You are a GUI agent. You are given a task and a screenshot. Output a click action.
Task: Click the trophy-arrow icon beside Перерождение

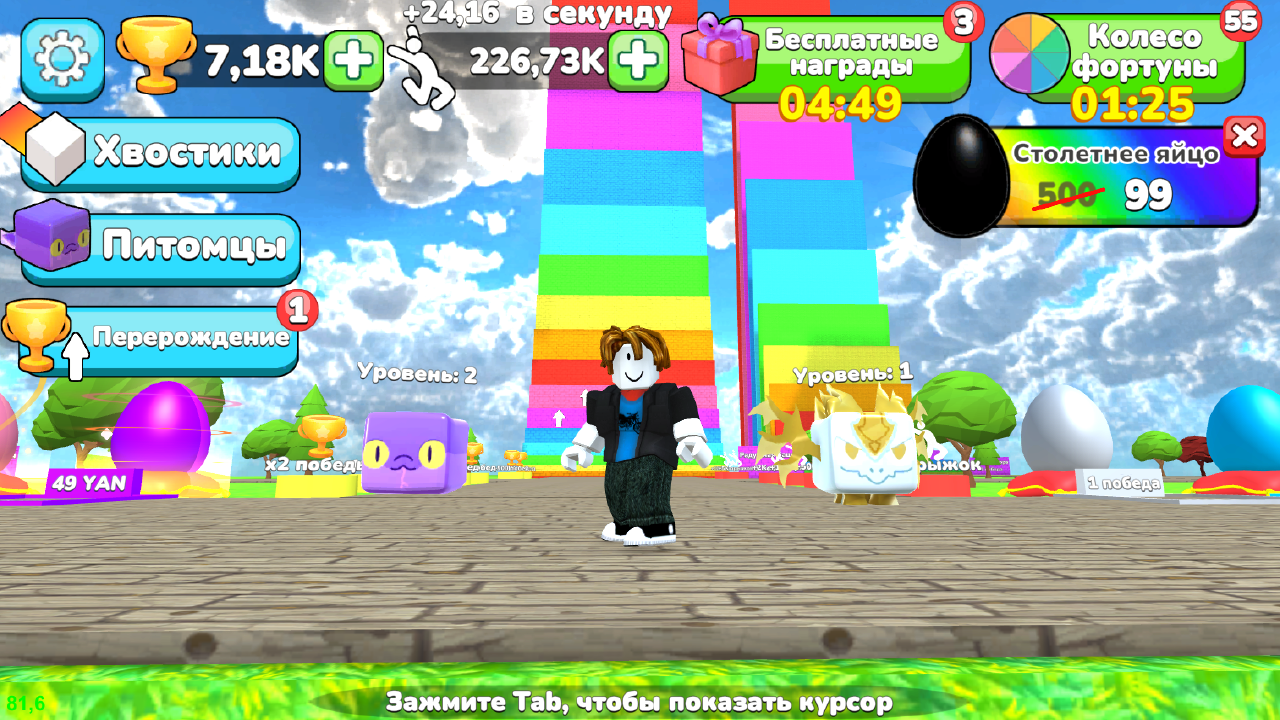click(x=40, y=335)
